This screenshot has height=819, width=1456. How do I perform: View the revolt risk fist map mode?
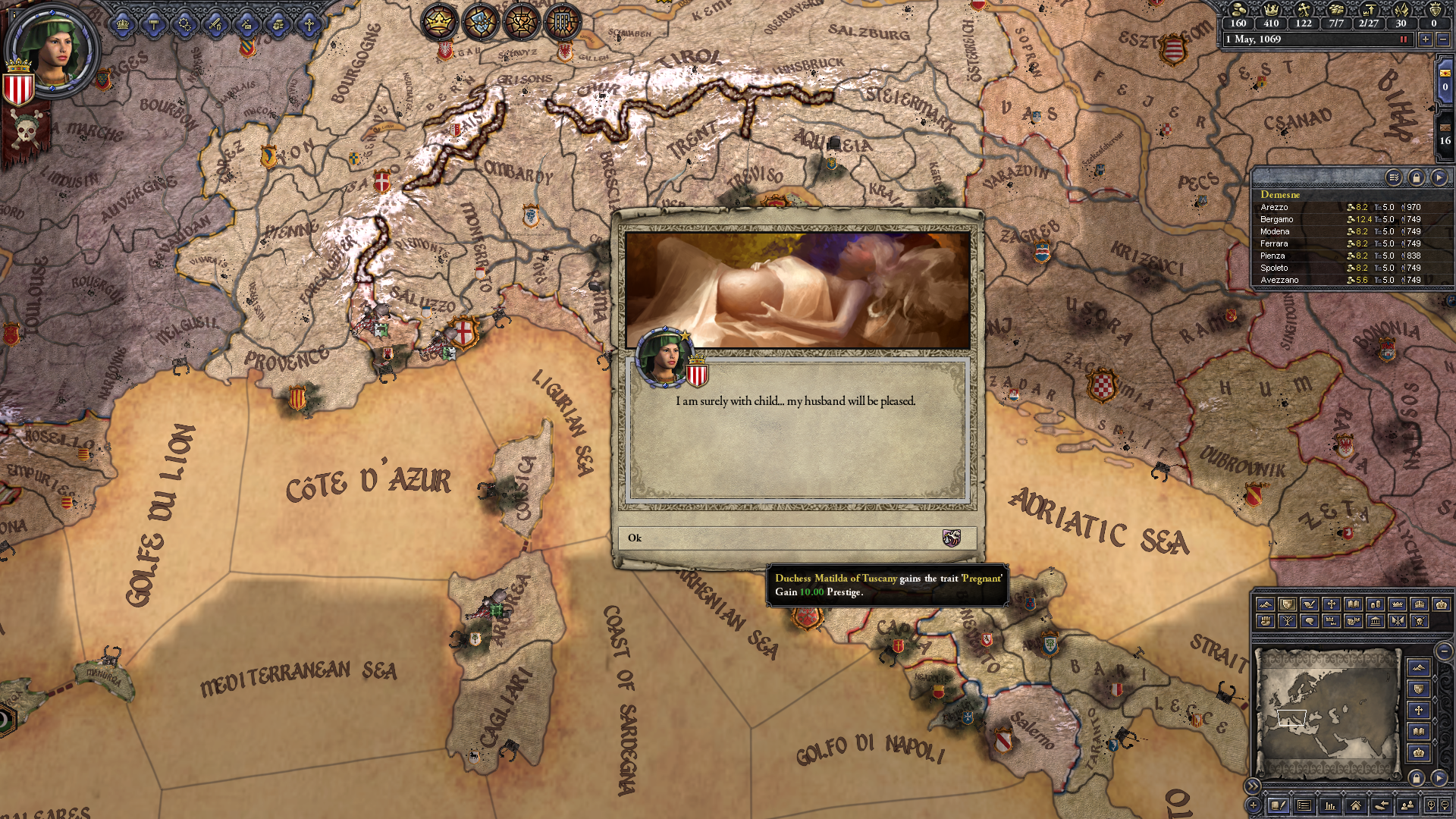coord(1266,622)
